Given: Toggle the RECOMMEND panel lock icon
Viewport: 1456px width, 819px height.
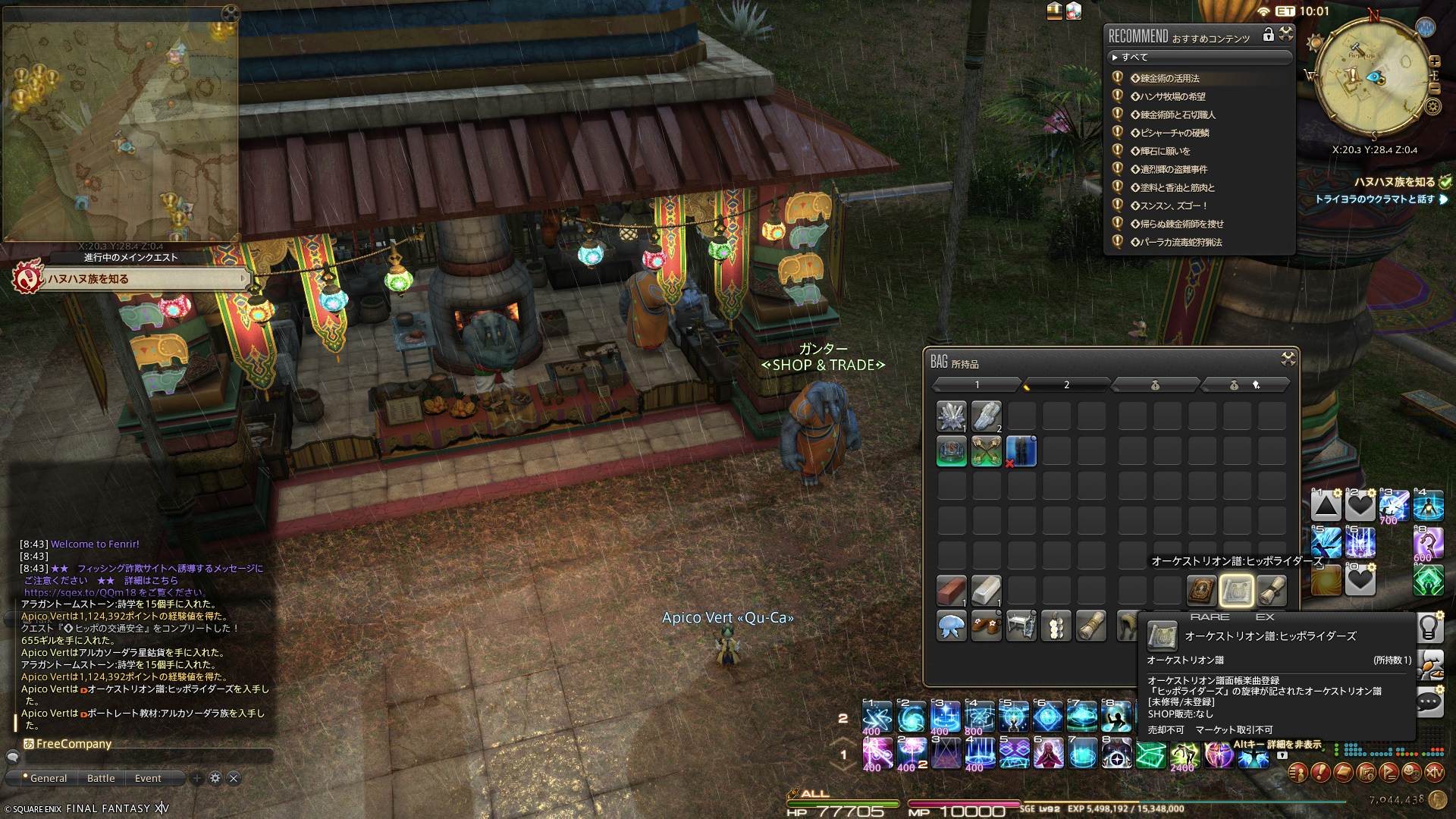Looking at the screenshot, I should 1268,35.
